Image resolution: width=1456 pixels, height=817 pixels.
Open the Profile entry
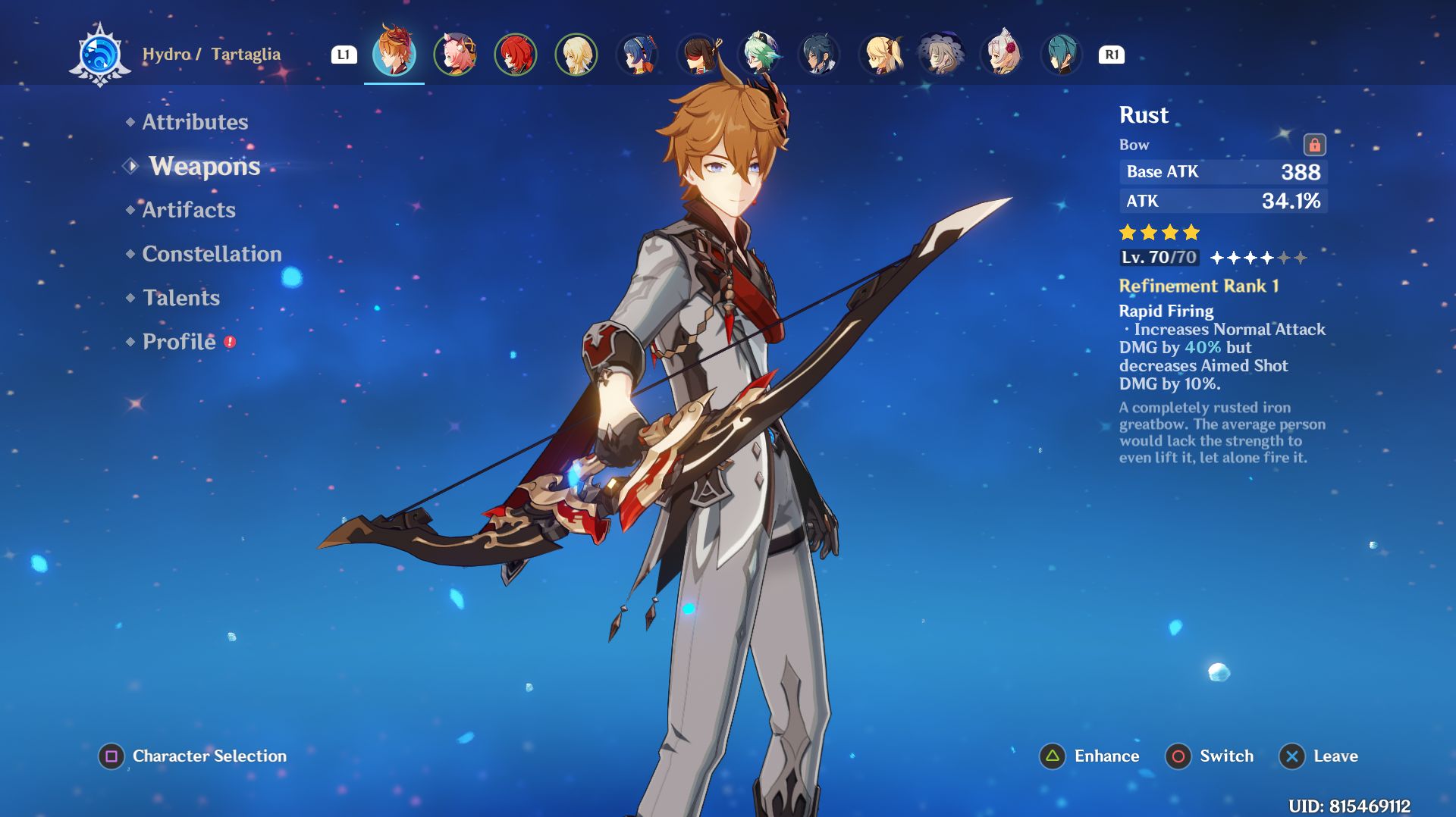[179, 342]
